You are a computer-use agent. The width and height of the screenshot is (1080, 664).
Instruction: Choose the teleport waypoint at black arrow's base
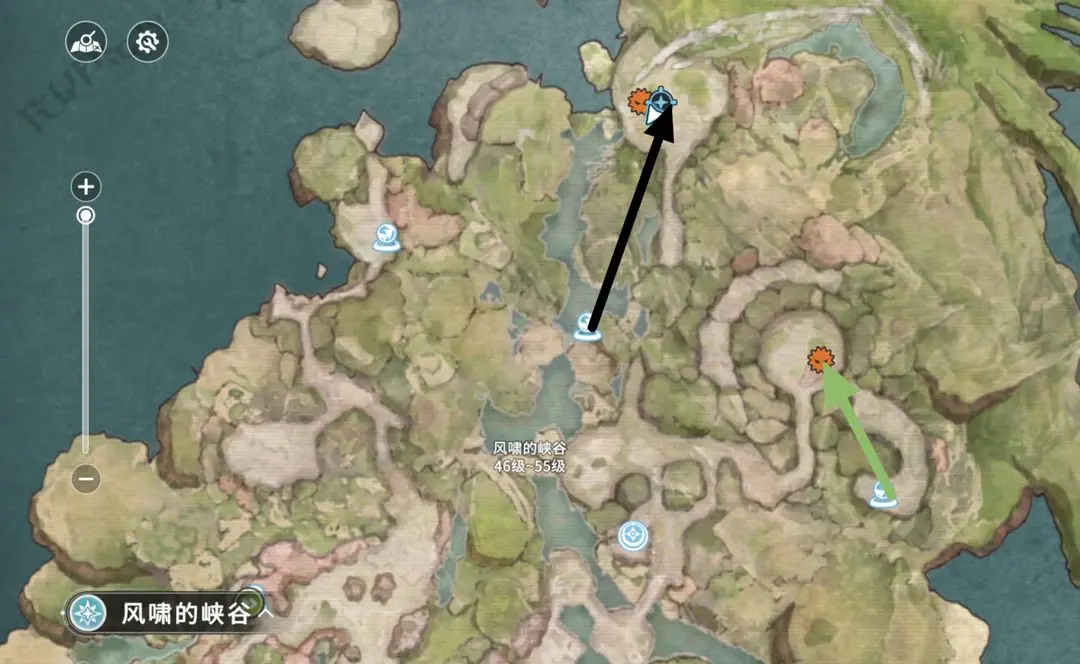[x=586, y=327]
